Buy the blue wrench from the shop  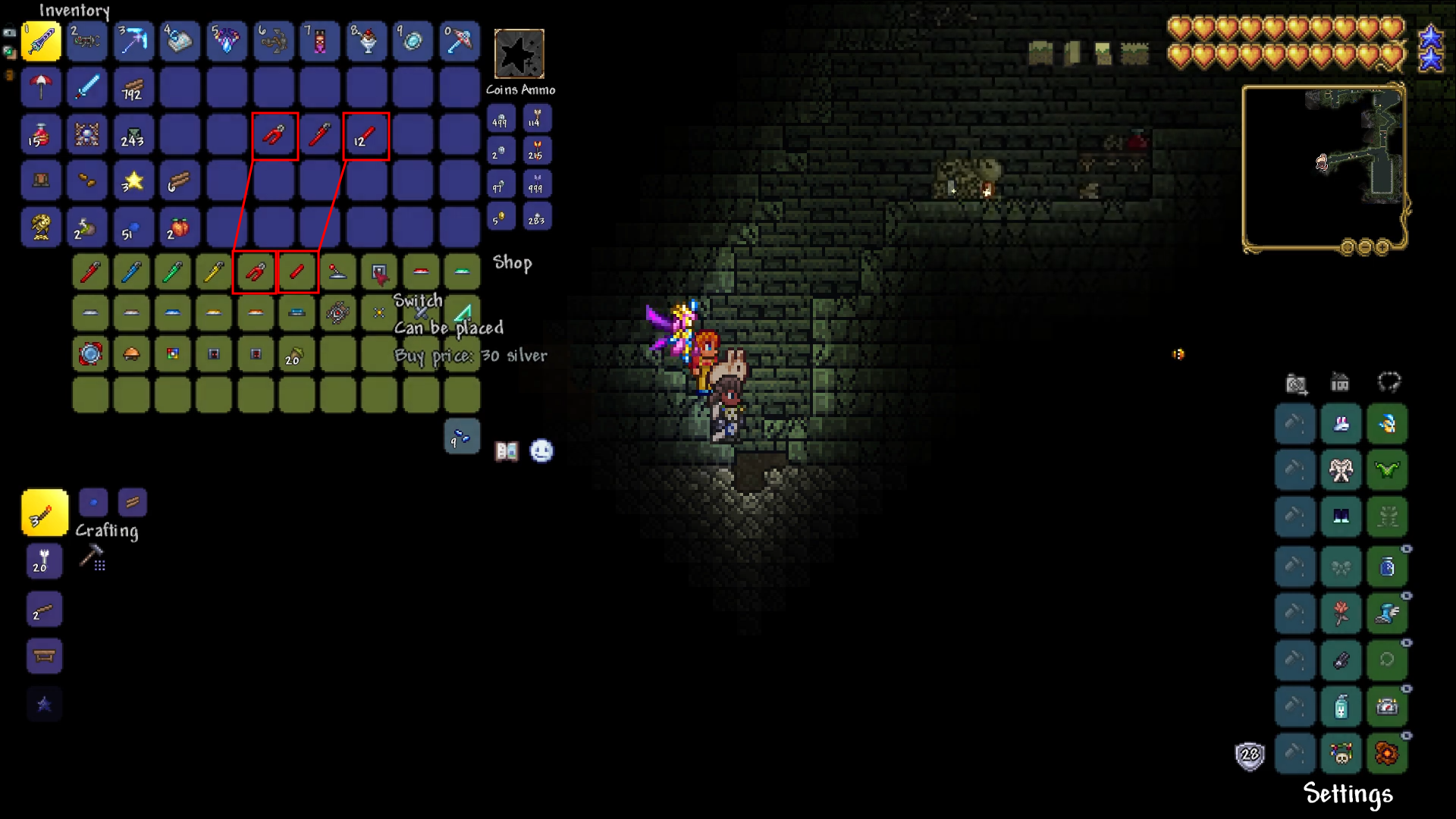pos(131,272)
